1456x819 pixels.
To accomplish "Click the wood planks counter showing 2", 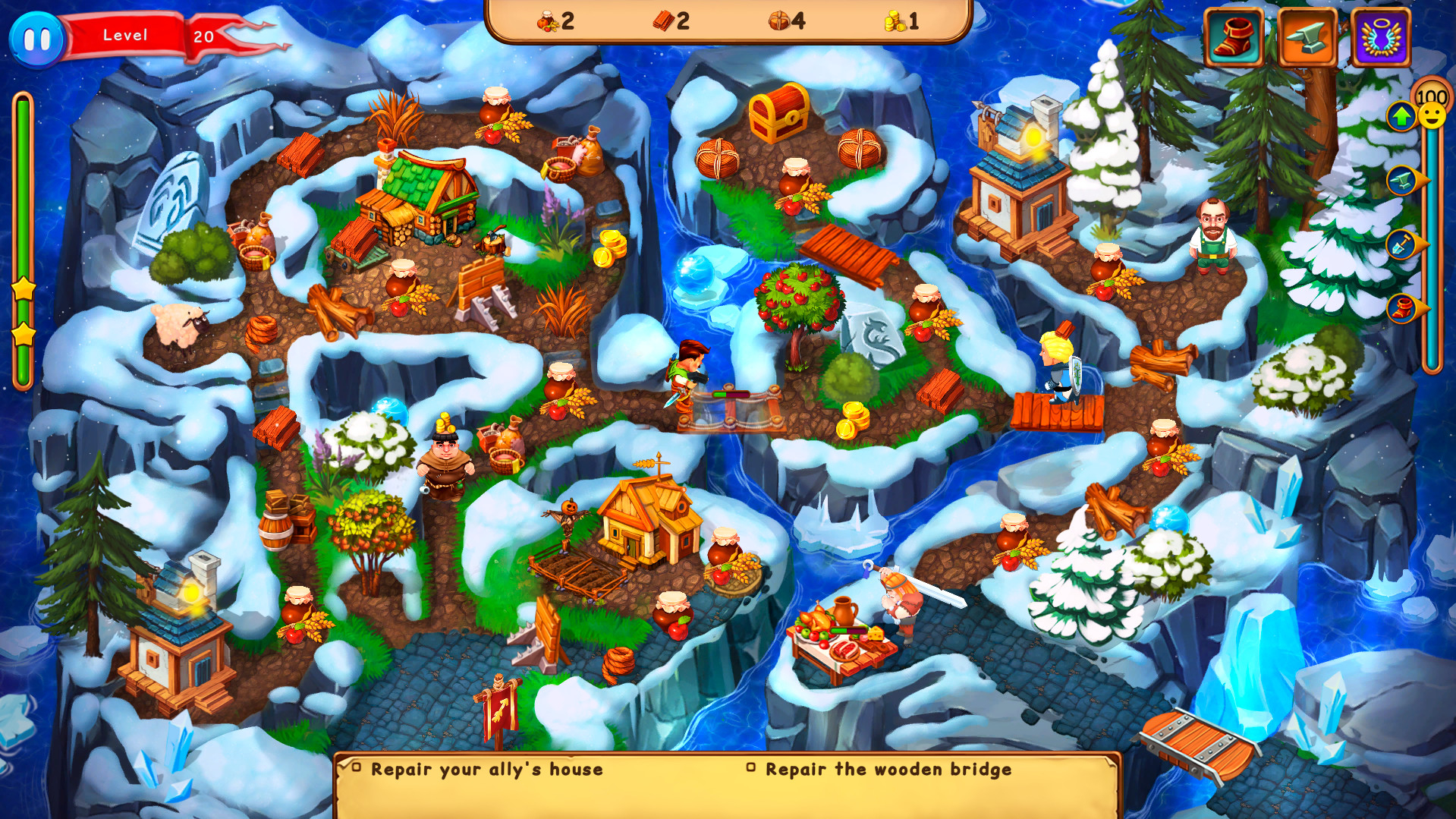I will click(671, 21).
